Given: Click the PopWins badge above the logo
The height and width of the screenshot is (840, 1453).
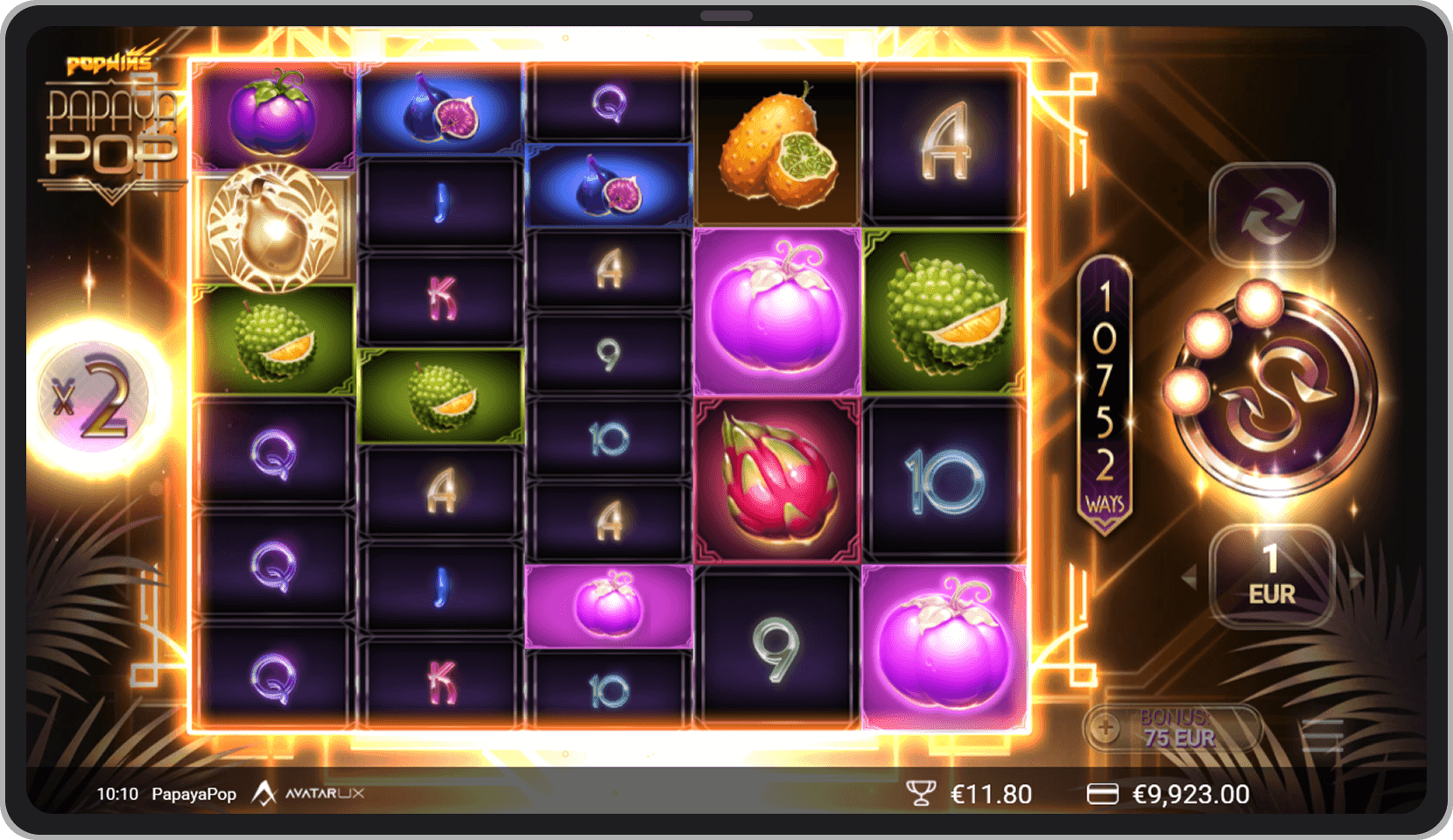Looking at the screenshot, I should pos(109,61).
